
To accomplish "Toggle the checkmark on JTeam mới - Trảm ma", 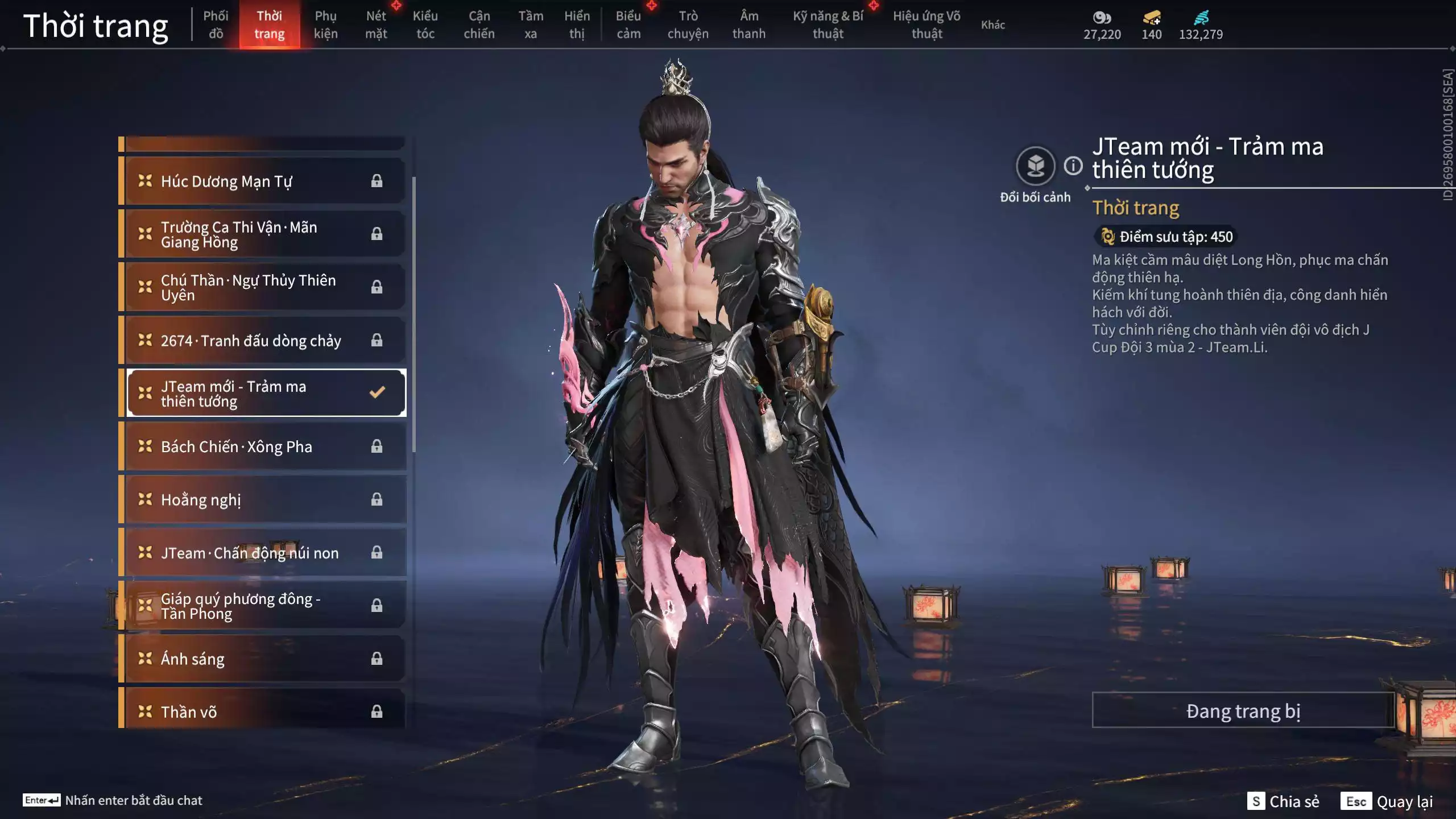I will click(x=376, y=392).
